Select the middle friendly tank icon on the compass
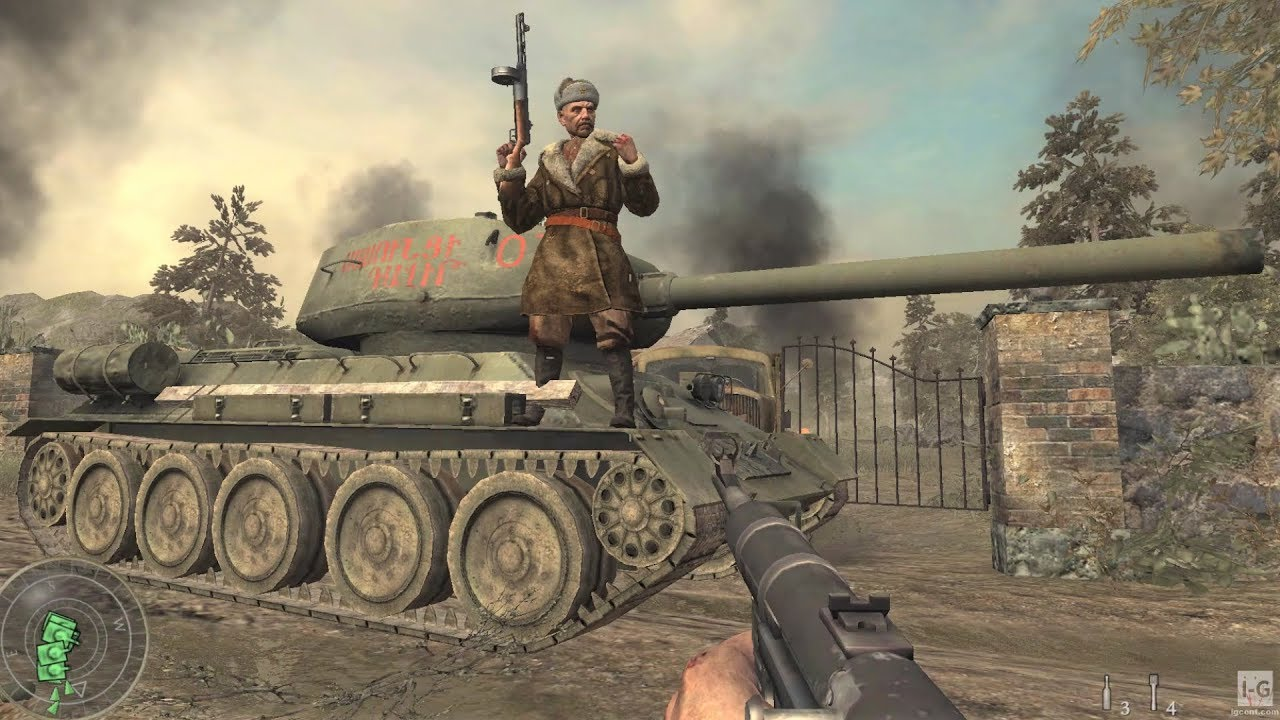 [x=53, y=653]
